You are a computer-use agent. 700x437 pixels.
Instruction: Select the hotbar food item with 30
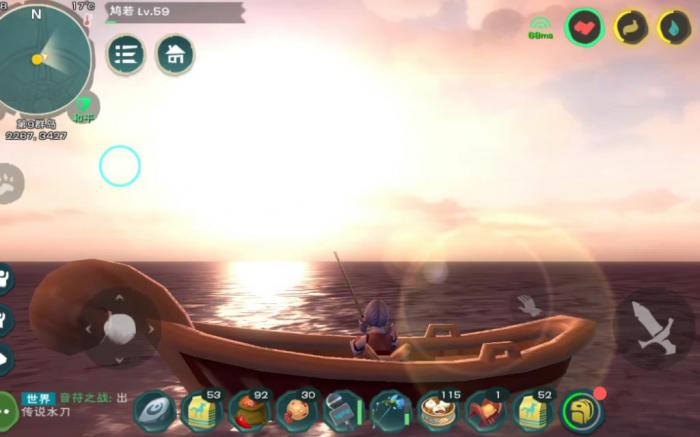click(x=297, y=411)
